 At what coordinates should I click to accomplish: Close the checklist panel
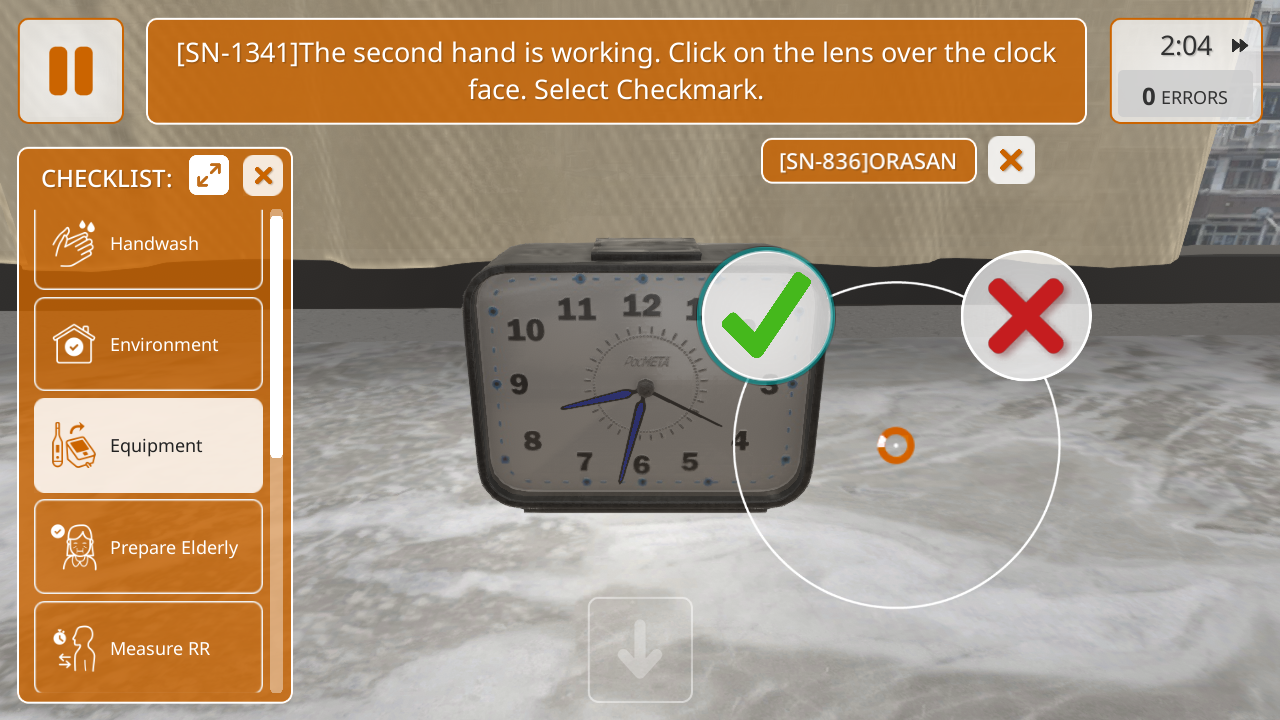point(263,176)
